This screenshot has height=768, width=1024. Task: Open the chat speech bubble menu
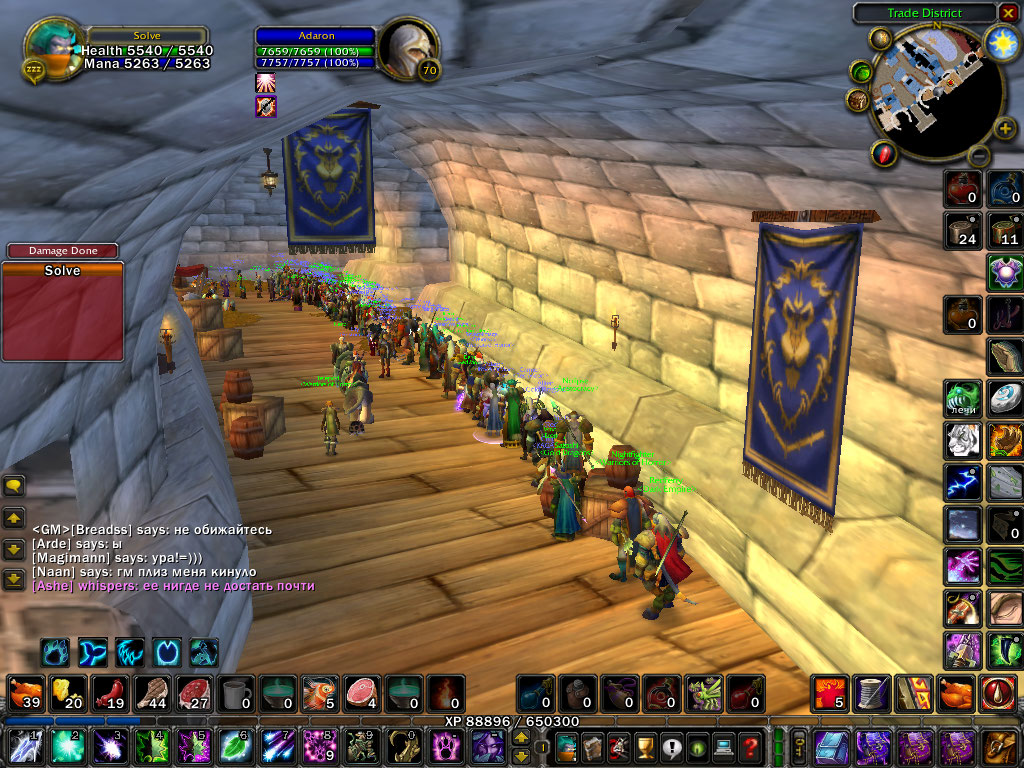click(14, 486)
